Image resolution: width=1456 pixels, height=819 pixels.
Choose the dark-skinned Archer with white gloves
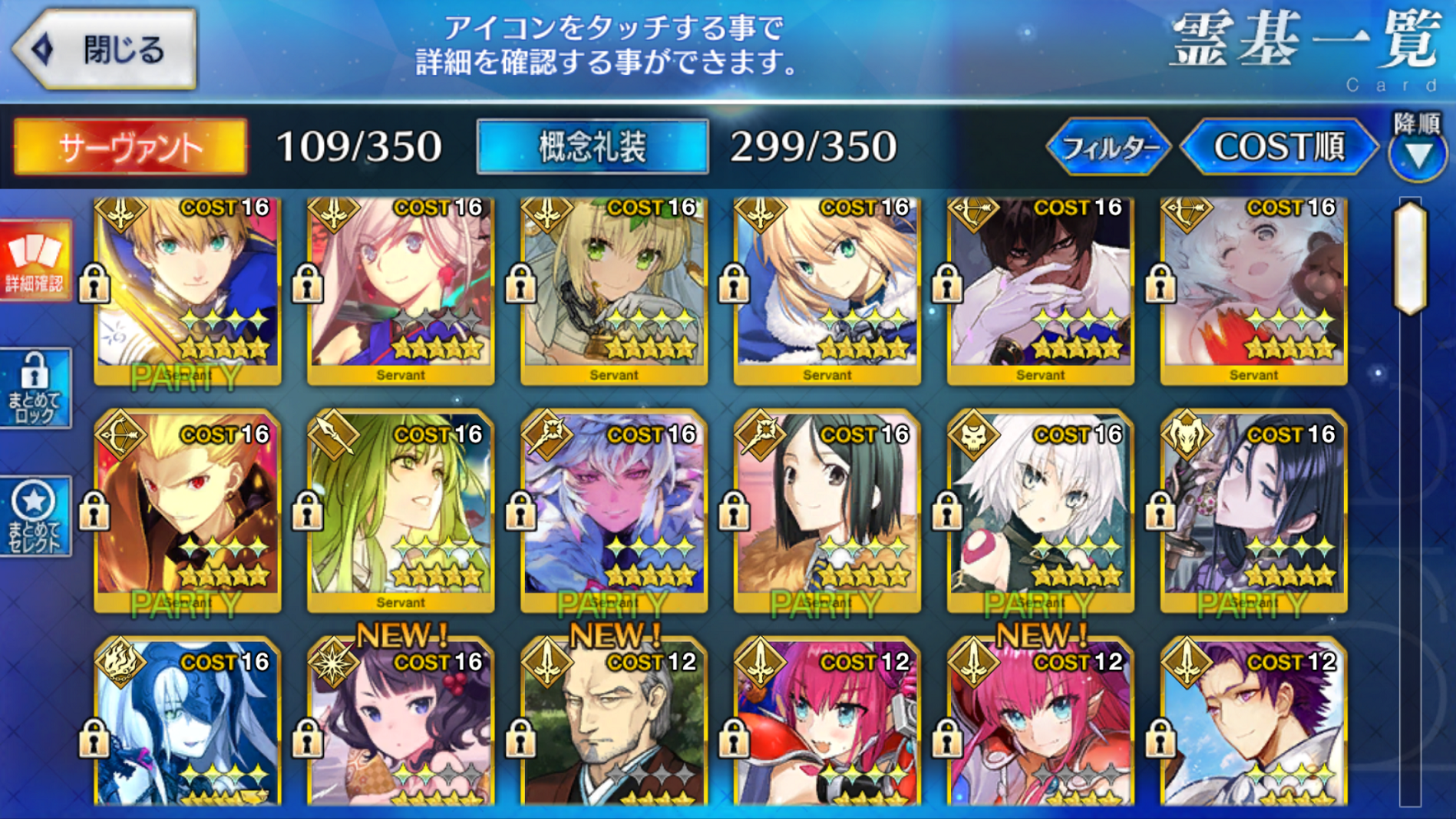point(1040,288)
